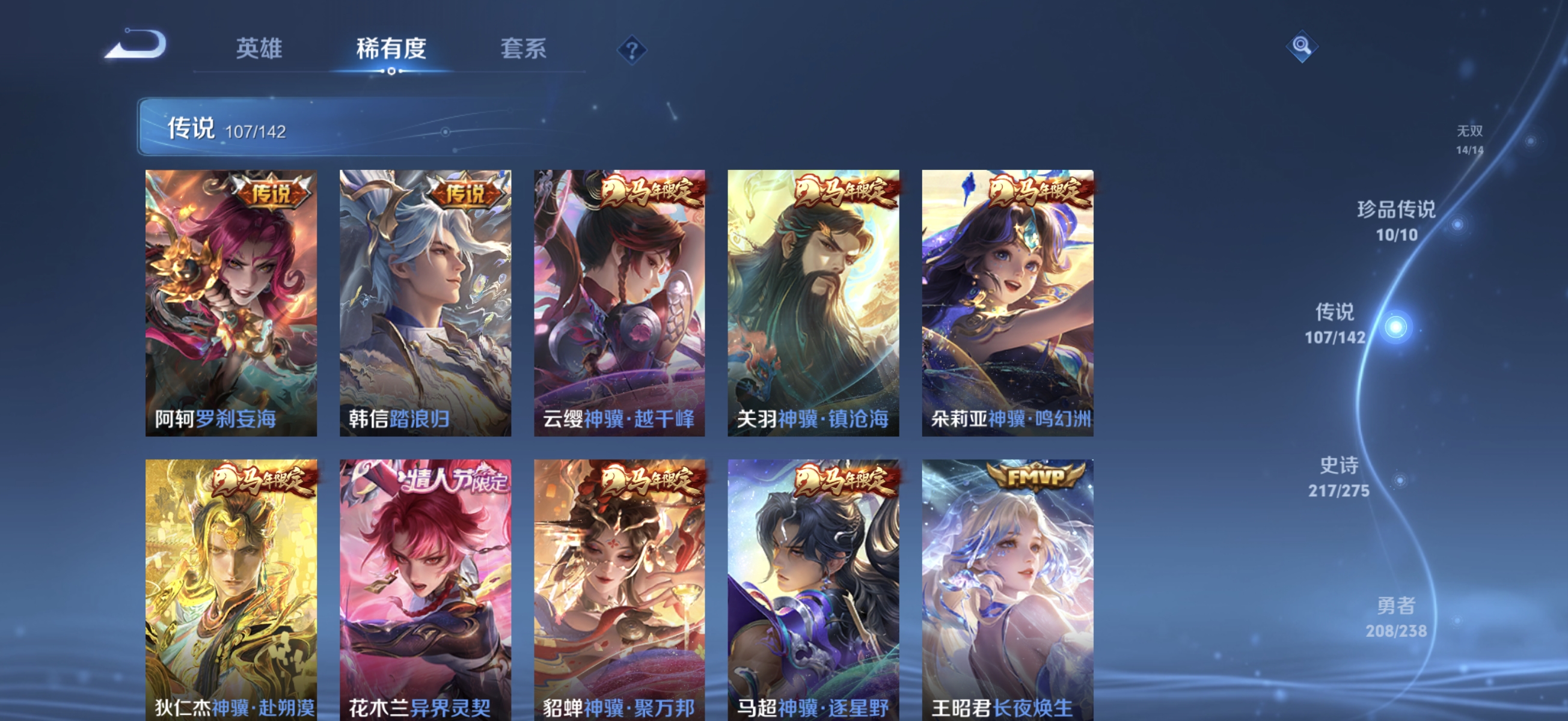
Task: Select the 无双 14/14 rarity category
Action: pos(1471,139)
